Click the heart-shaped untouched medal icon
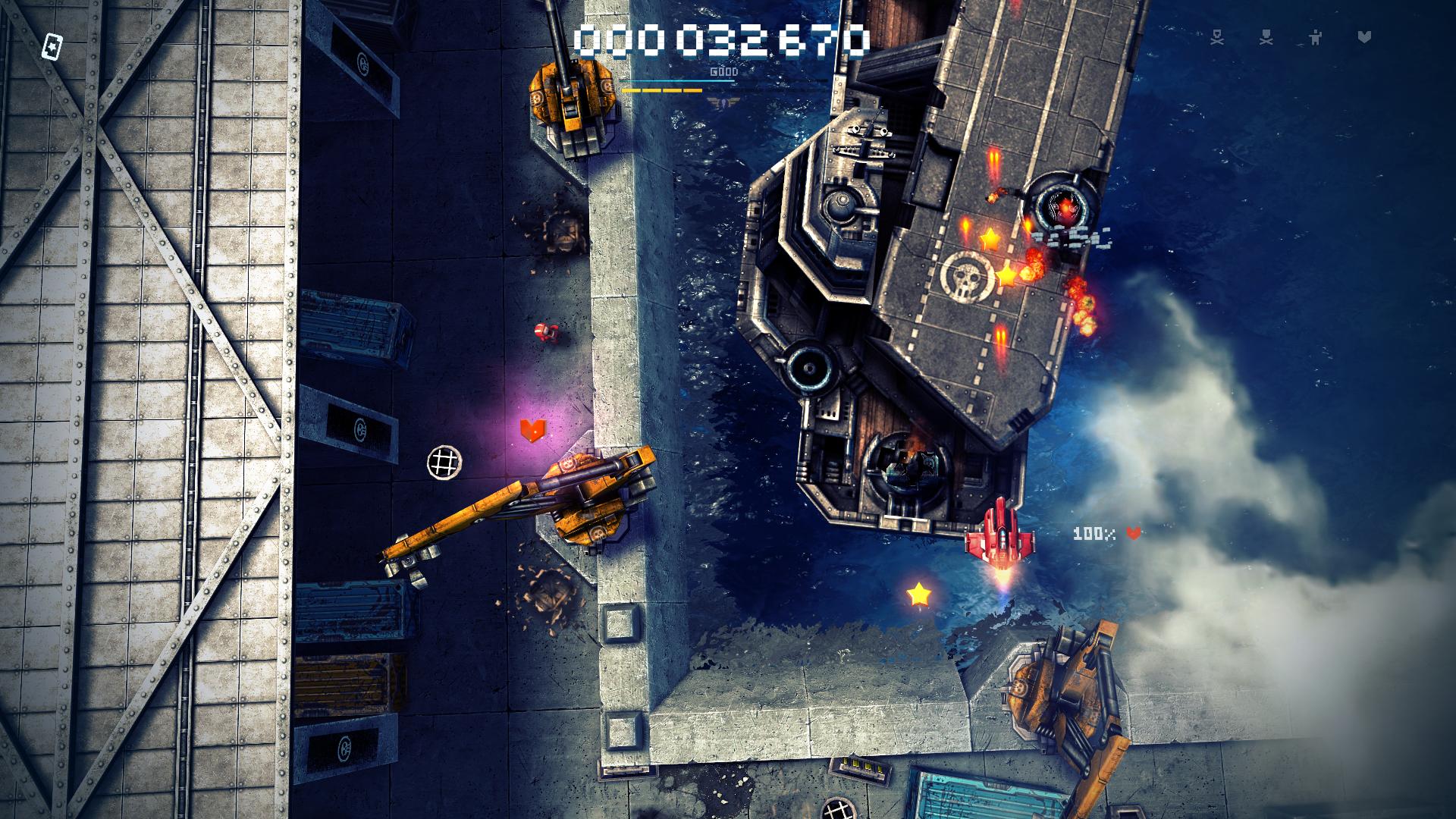Image resolution: width=1456 pixels, height=819 pixels. coord(1364,36)
